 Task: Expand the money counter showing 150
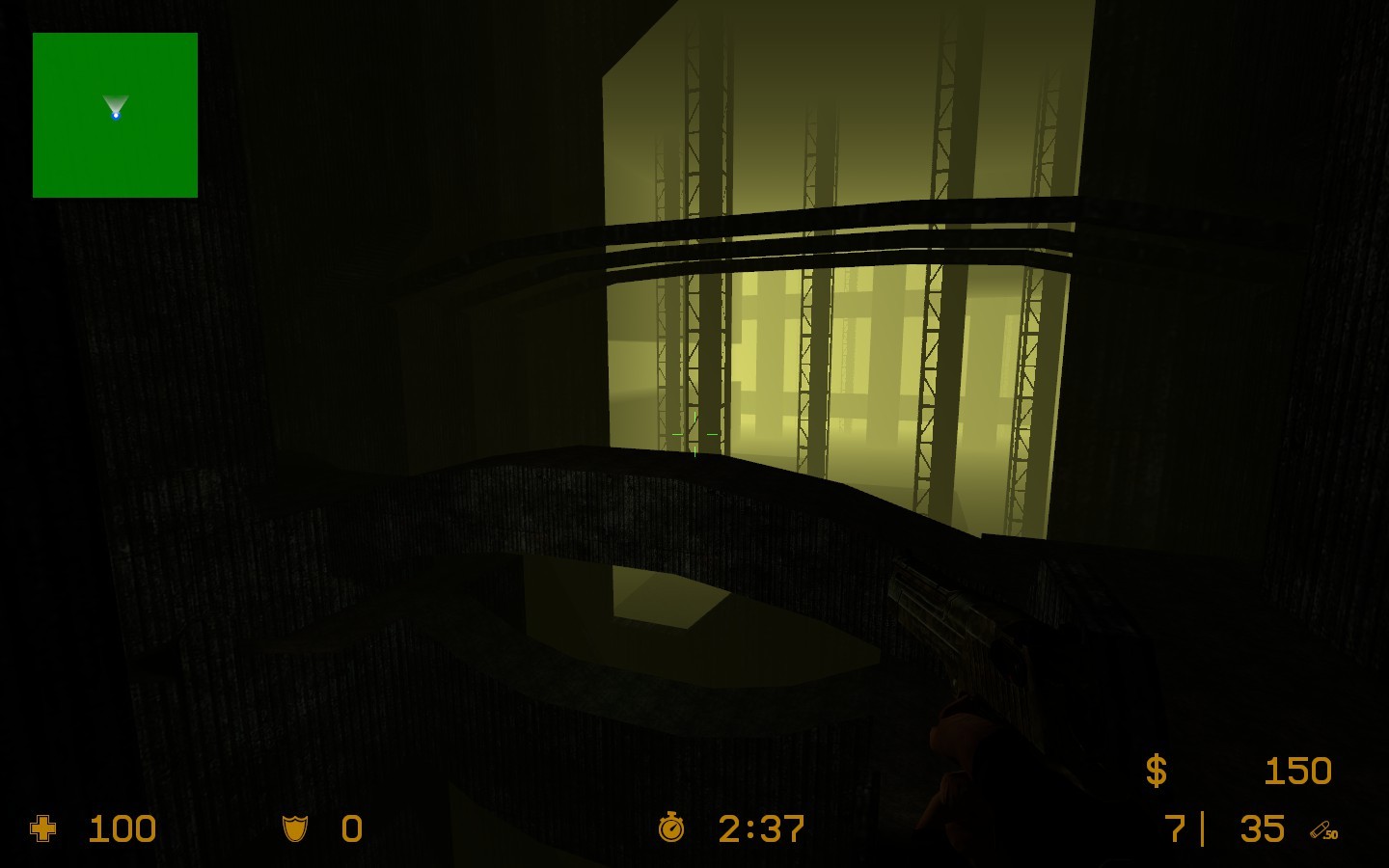(x=1298, y=772)
